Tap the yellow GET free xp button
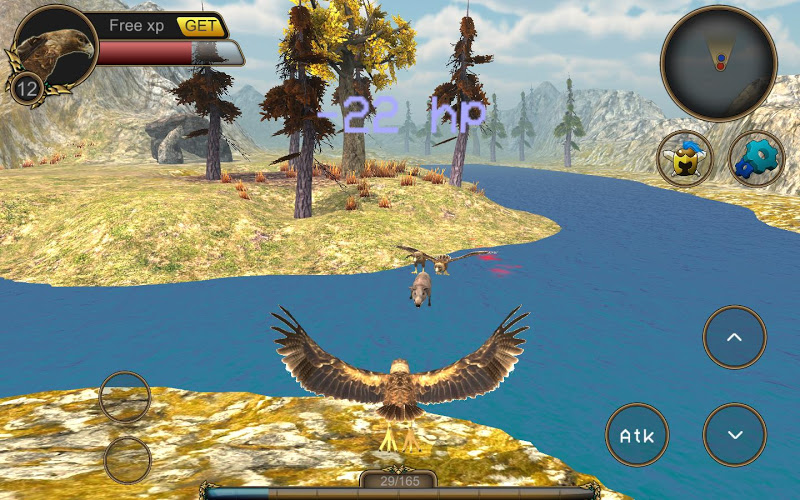This screenshot has width=800, height=500. click(201, 26)
